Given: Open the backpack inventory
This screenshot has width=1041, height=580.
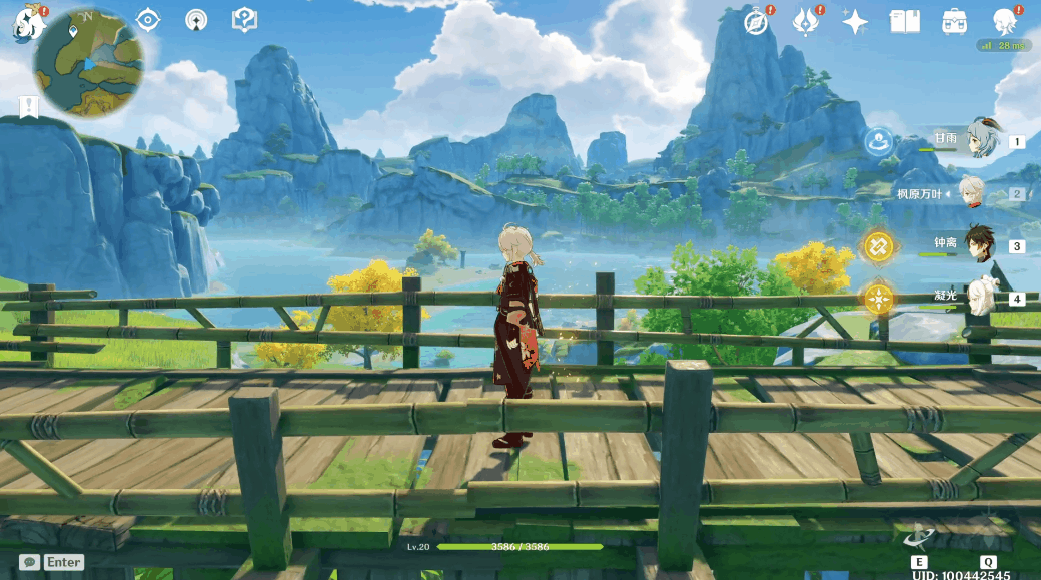Looking at the screenshot, I should [954, 21].
